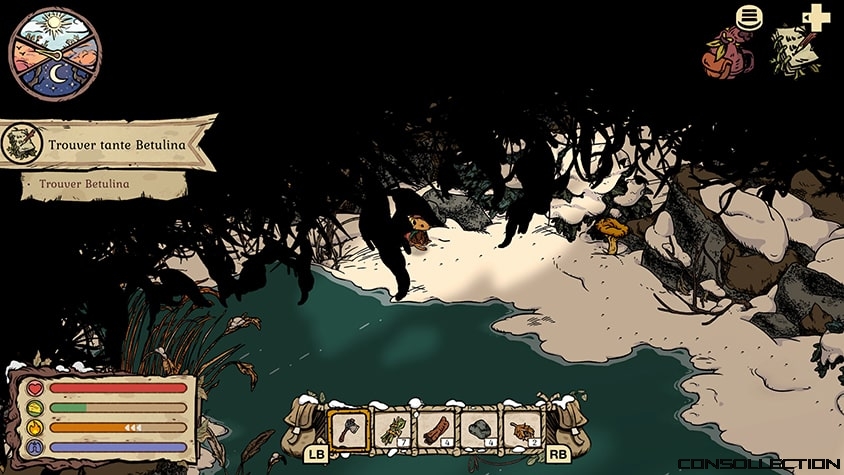Viewport: 844px width, 475px height.
Task: Pick the grey stone hotbar slot
Action: [x=478, y=430]
